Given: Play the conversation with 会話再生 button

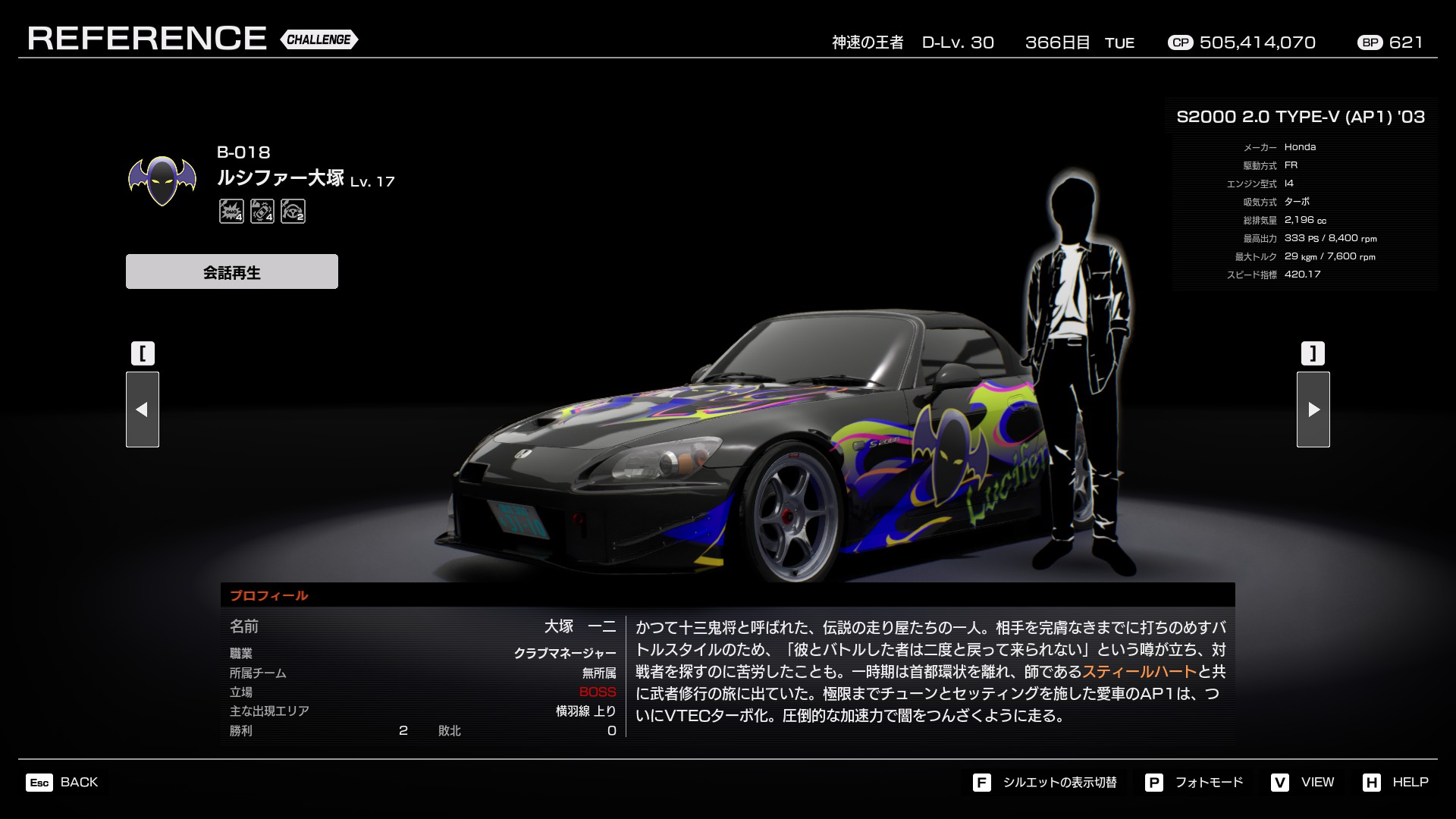Looking at the screenshot, I should (x=231, y=271).
